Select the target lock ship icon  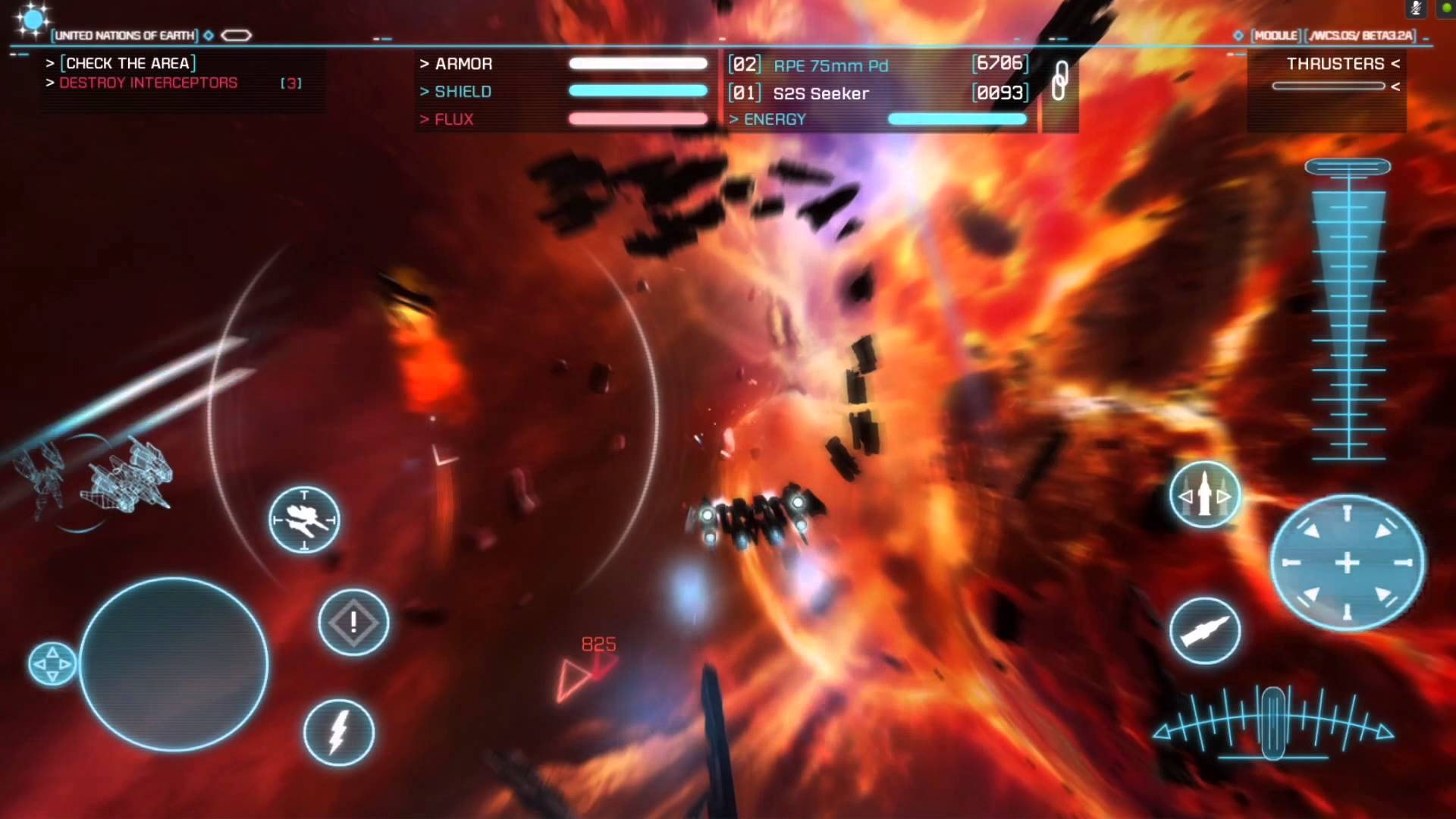tap(304, 519)
